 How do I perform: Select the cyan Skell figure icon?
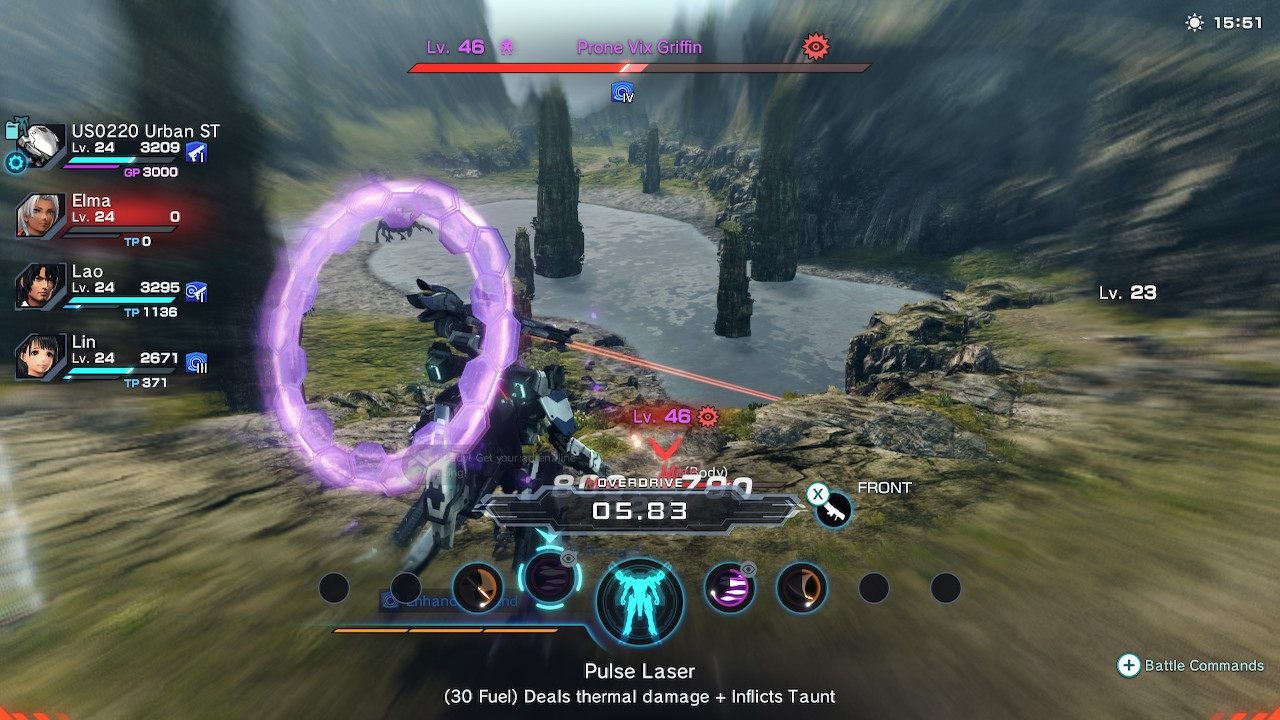click(x=640, y=602)
